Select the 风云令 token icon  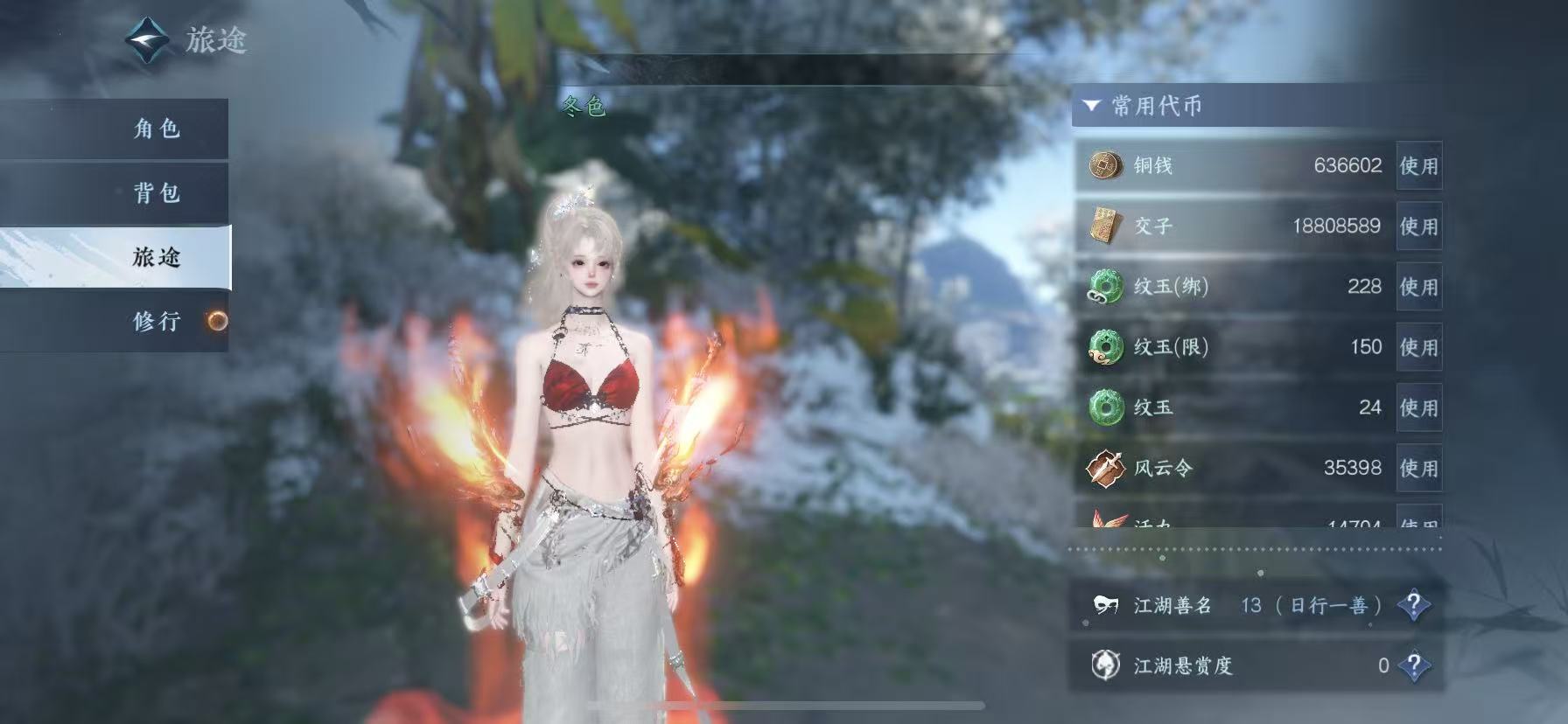point(1105,468)
